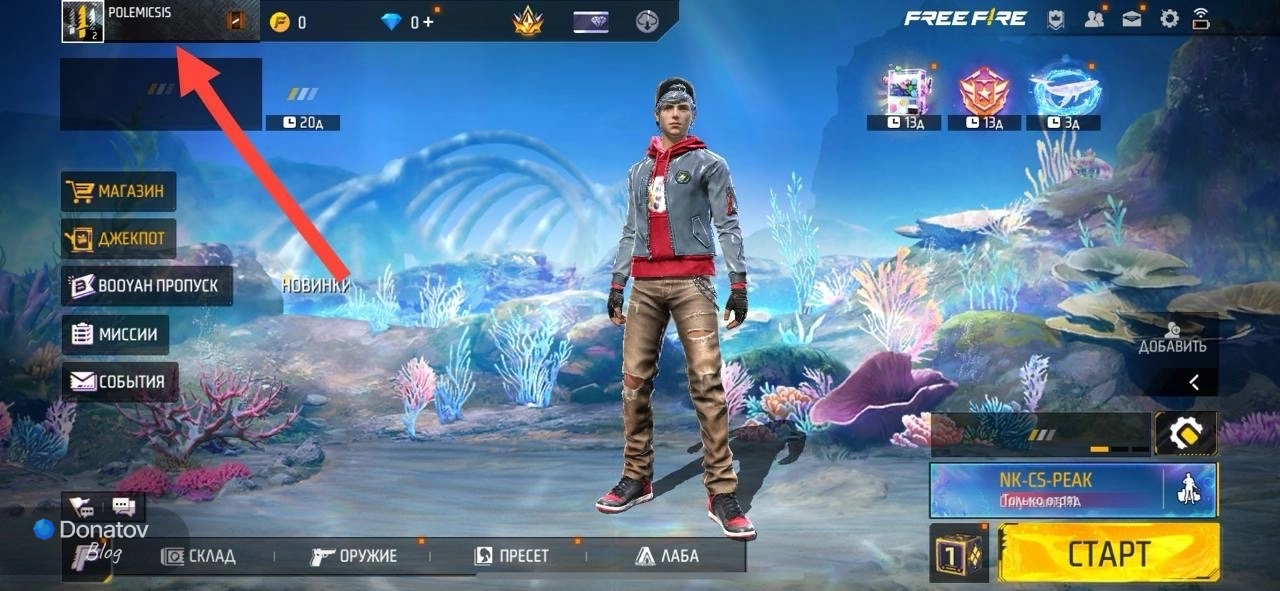Expand the side panel arrow button
Screen dimensions: 1280x591
pos(1194,381)
